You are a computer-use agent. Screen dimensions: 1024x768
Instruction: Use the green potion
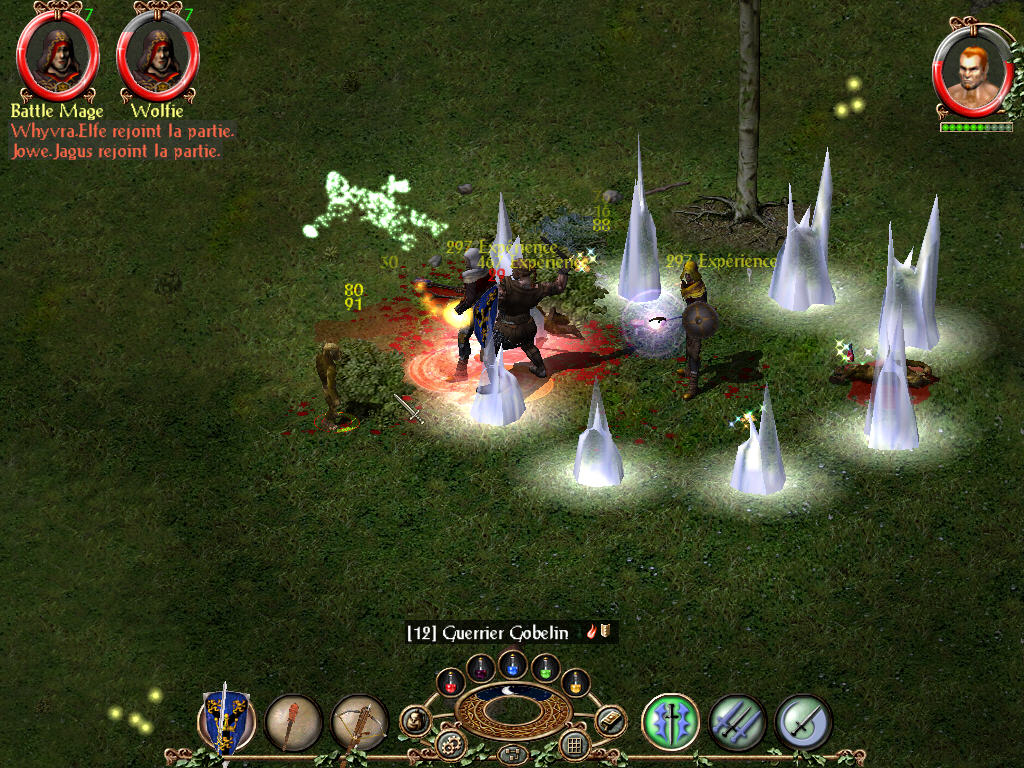(x=545, y=667)
